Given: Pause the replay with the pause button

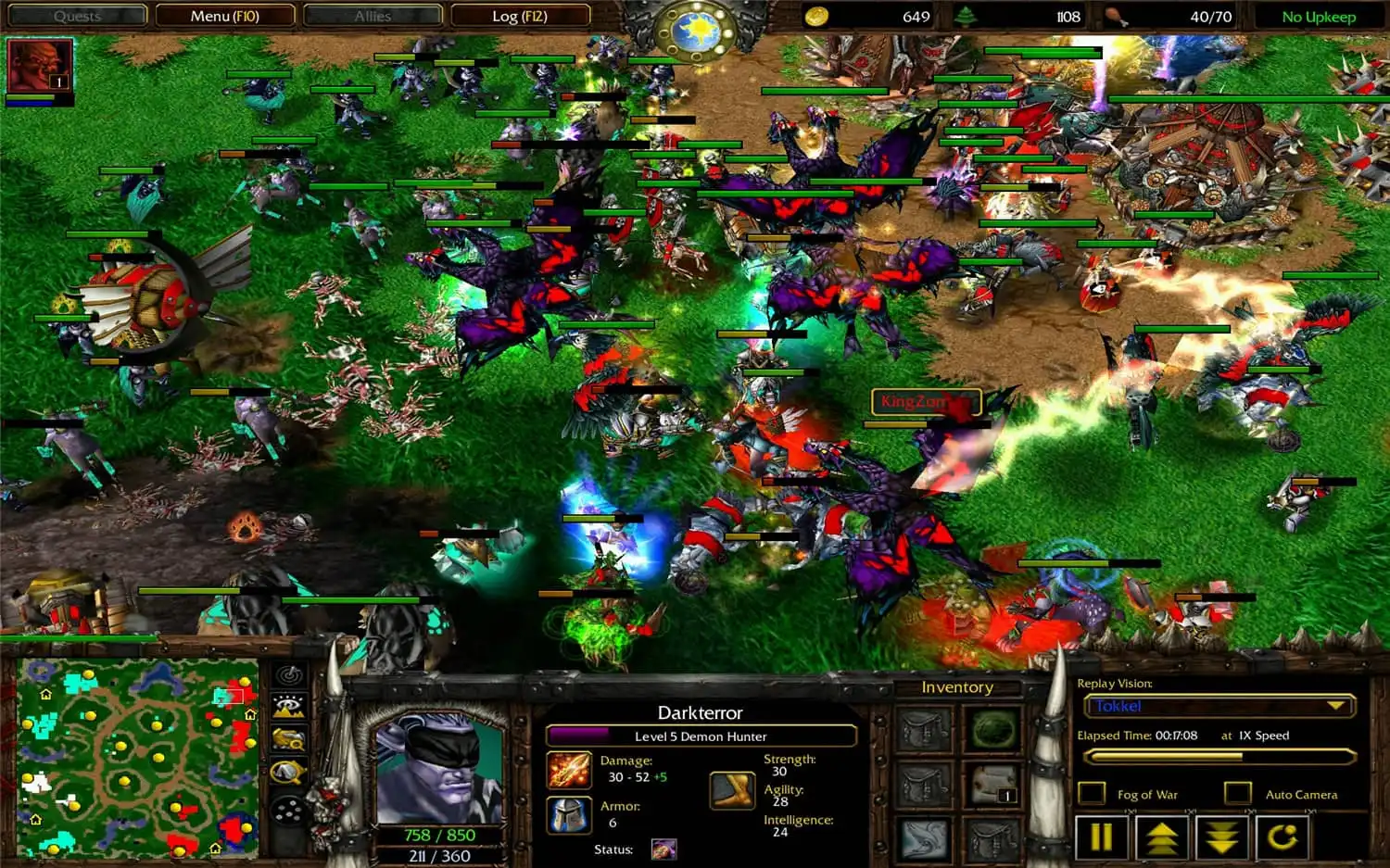Looking at the screenshot, I should point(1101,835).
